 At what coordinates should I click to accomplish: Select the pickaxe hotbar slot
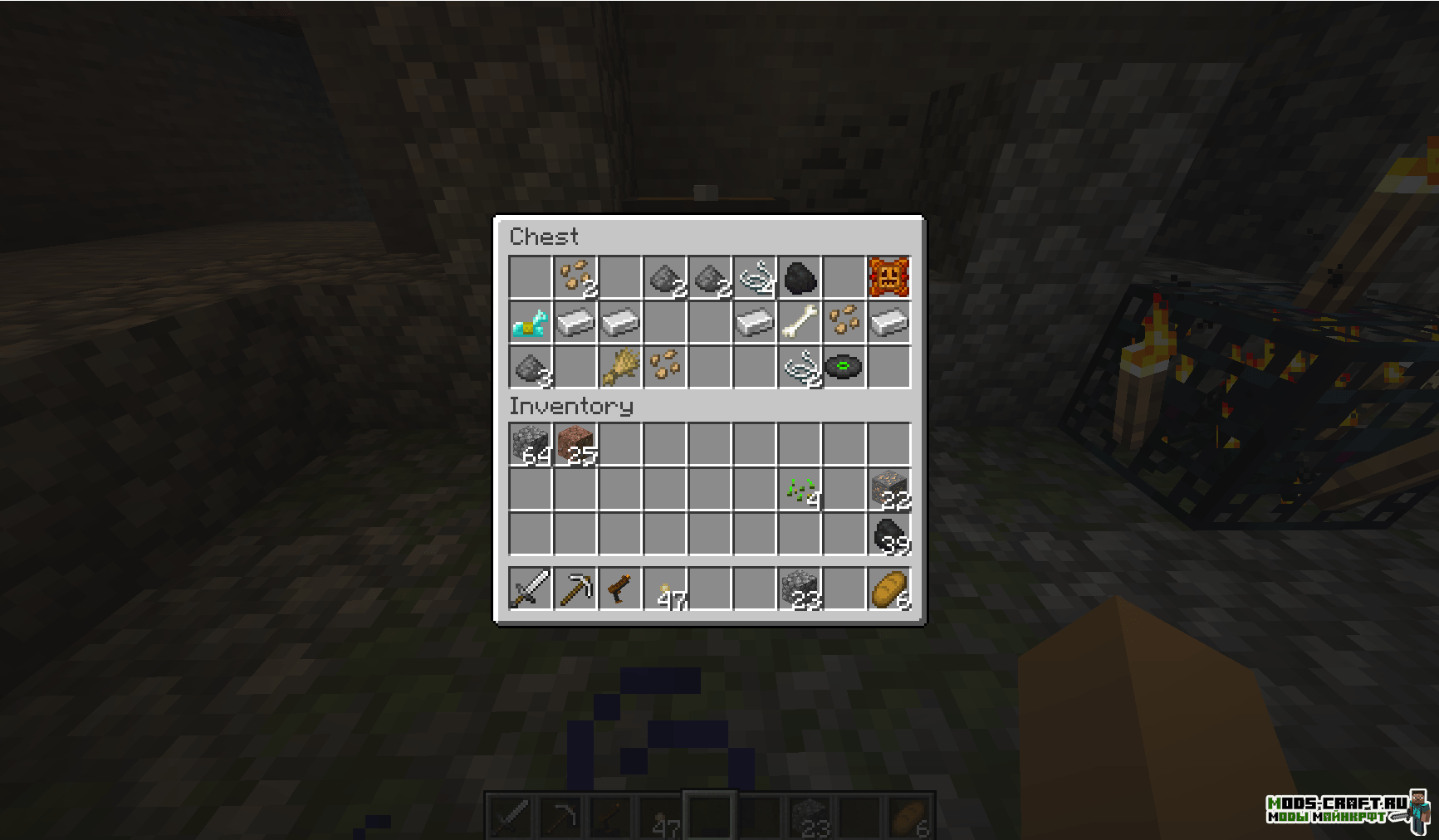[x=575, y=589]
